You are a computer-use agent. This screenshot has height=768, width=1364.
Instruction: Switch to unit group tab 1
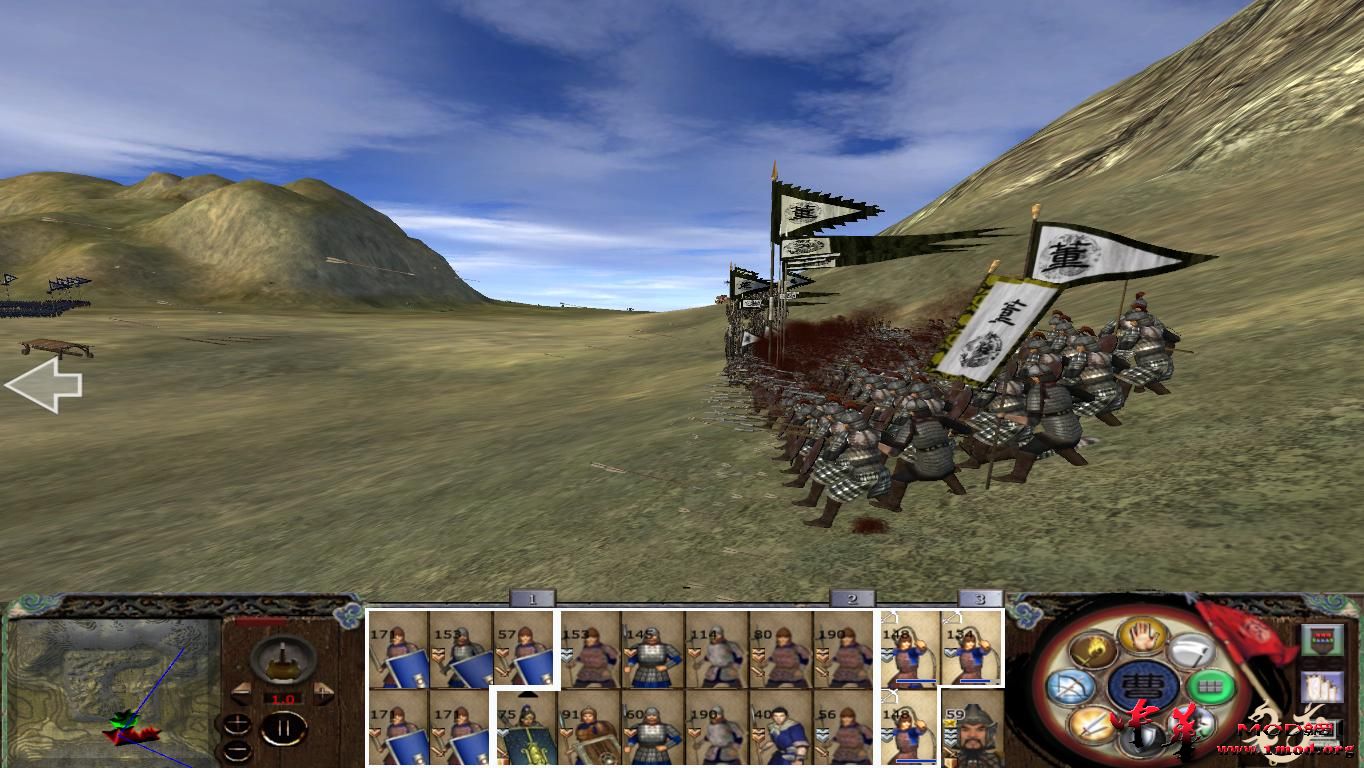pyautogui.click(x=533, y=597)
